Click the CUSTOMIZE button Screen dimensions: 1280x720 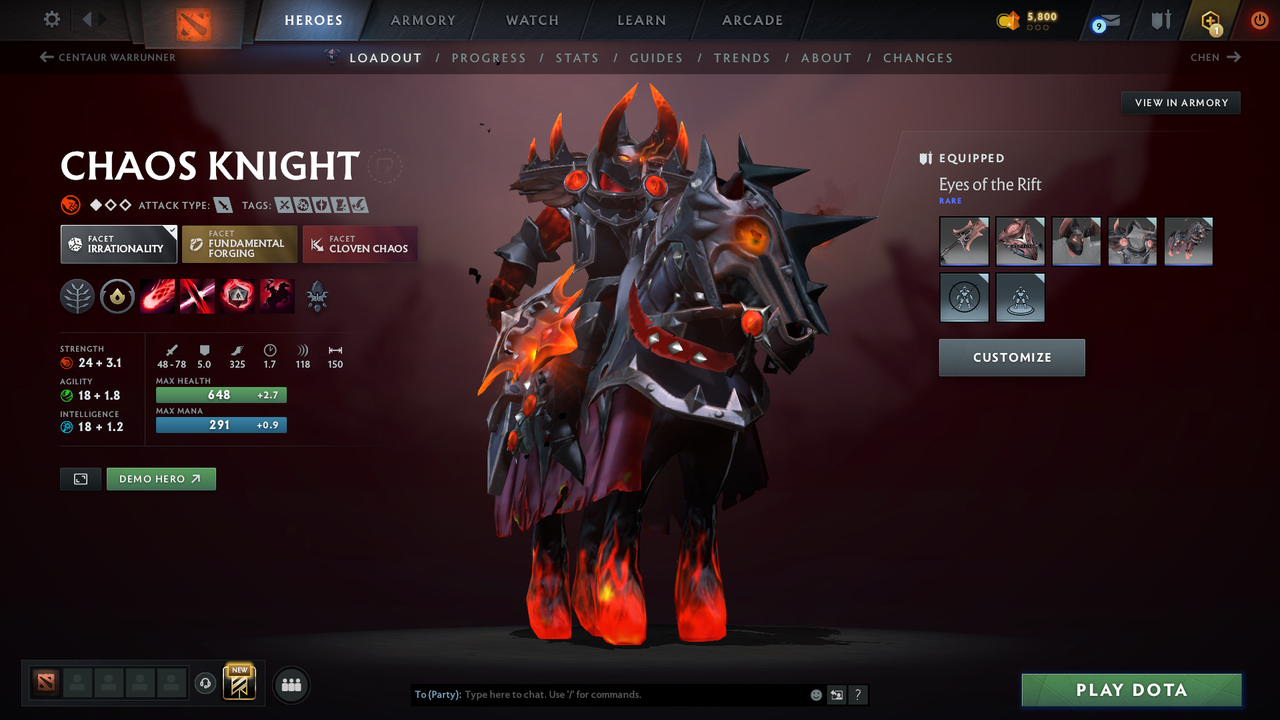pyautogui.click(x=1011, y=357)
